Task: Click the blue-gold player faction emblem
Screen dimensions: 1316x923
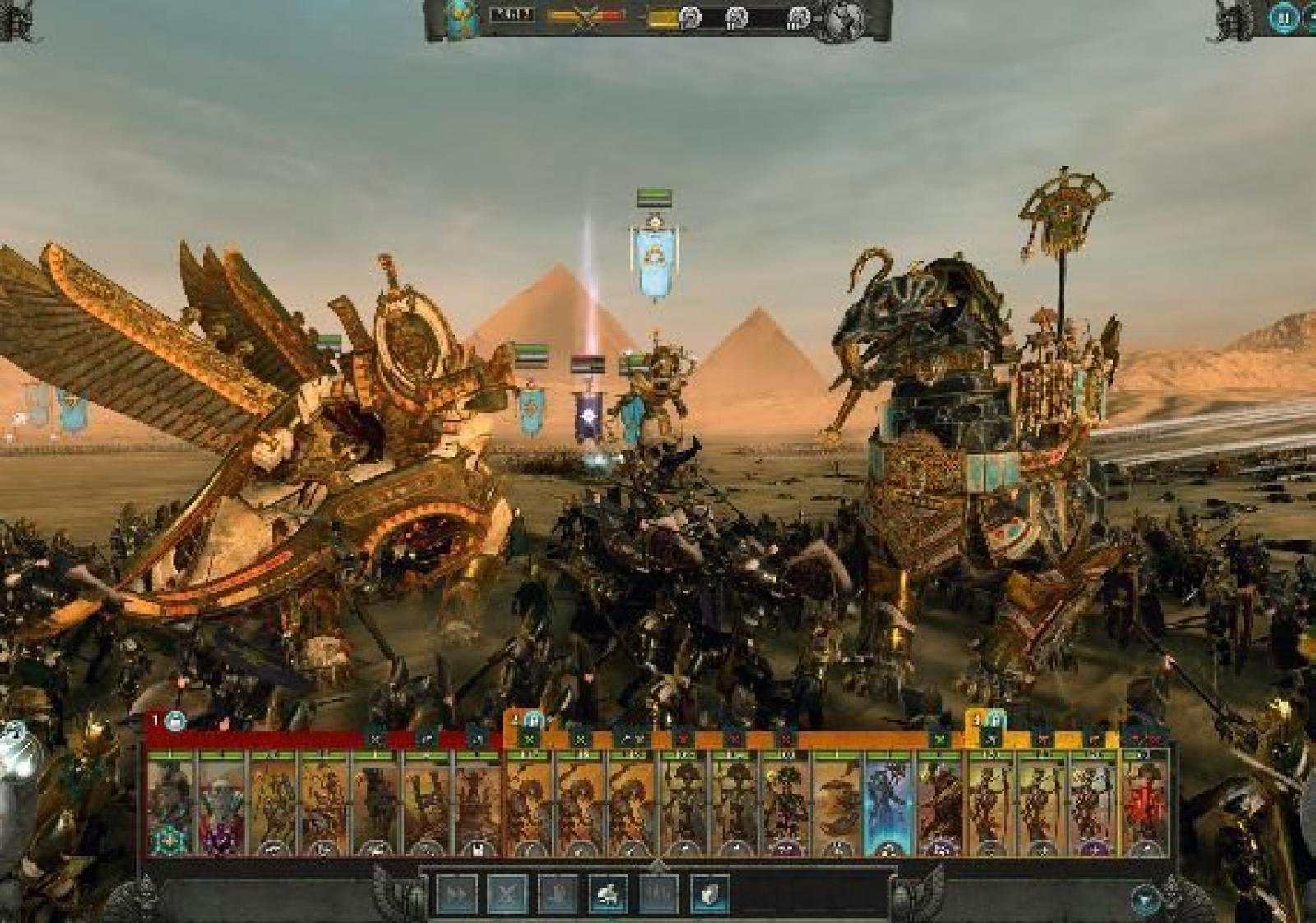Action: 460,18
